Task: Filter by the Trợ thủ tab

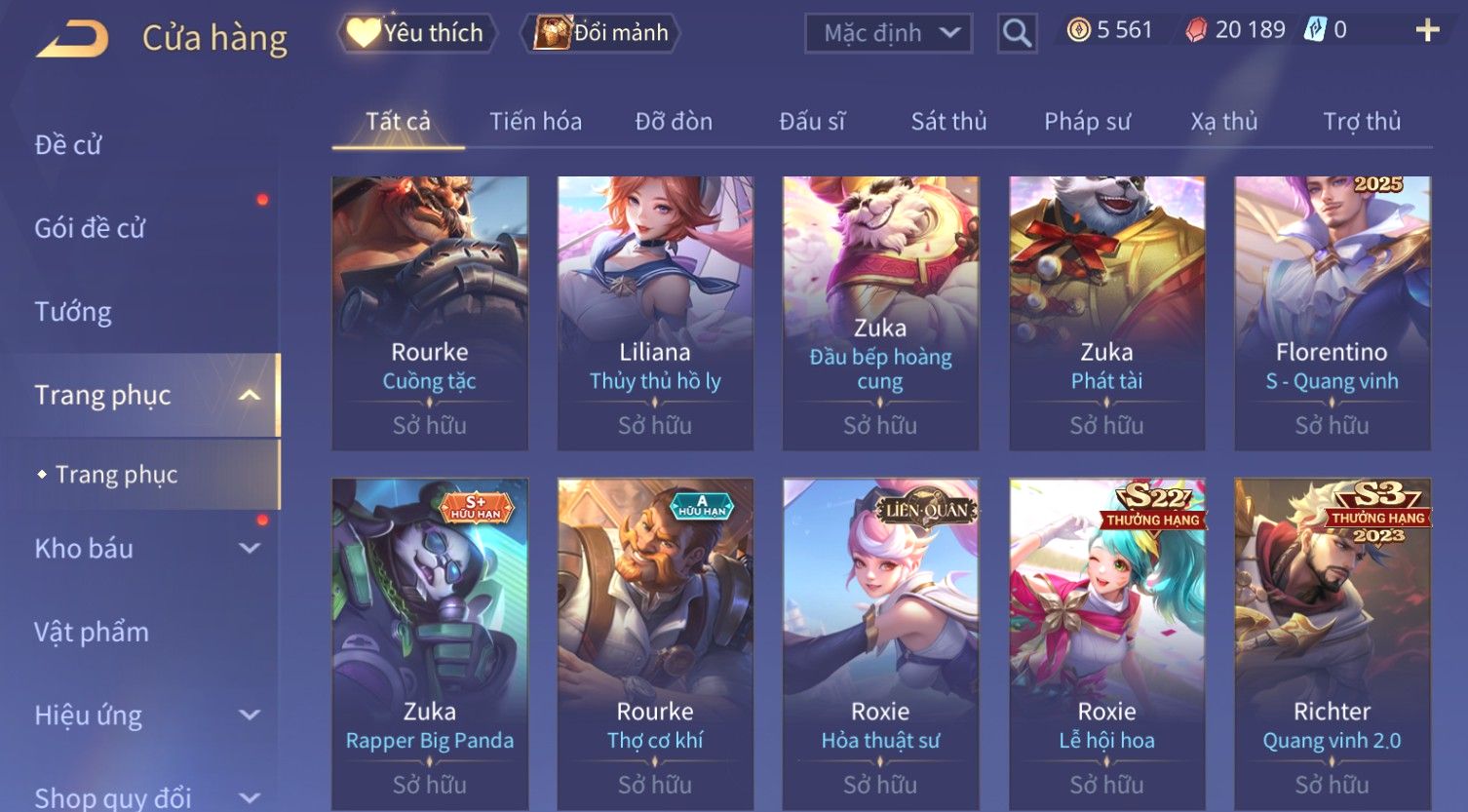Action: pyautogui.click(x=1361, y=122)
